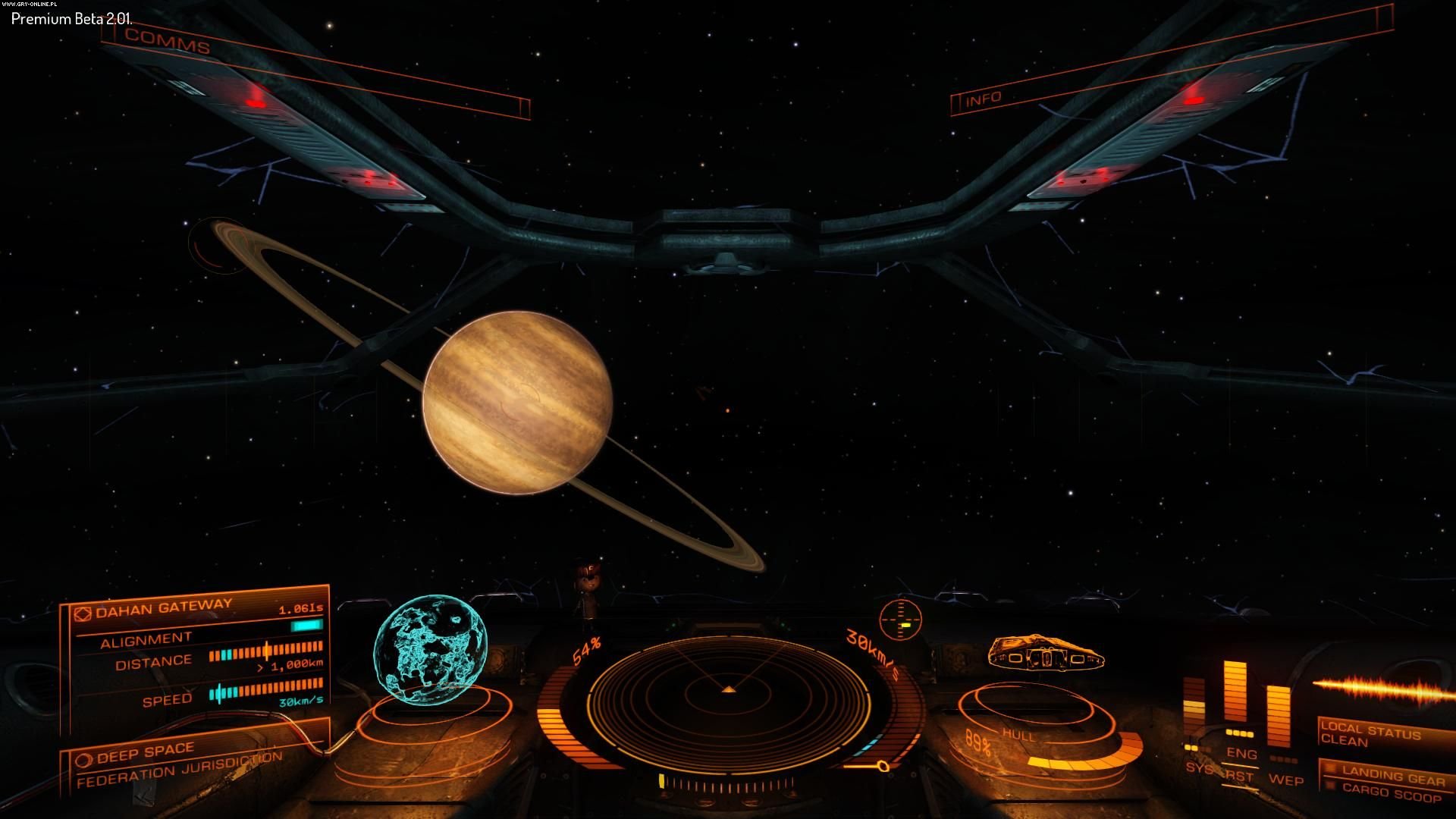The image size is (1456, 819).
Task: Toggle the Cargo Scoop indicator
Action: coord(1391,794)
